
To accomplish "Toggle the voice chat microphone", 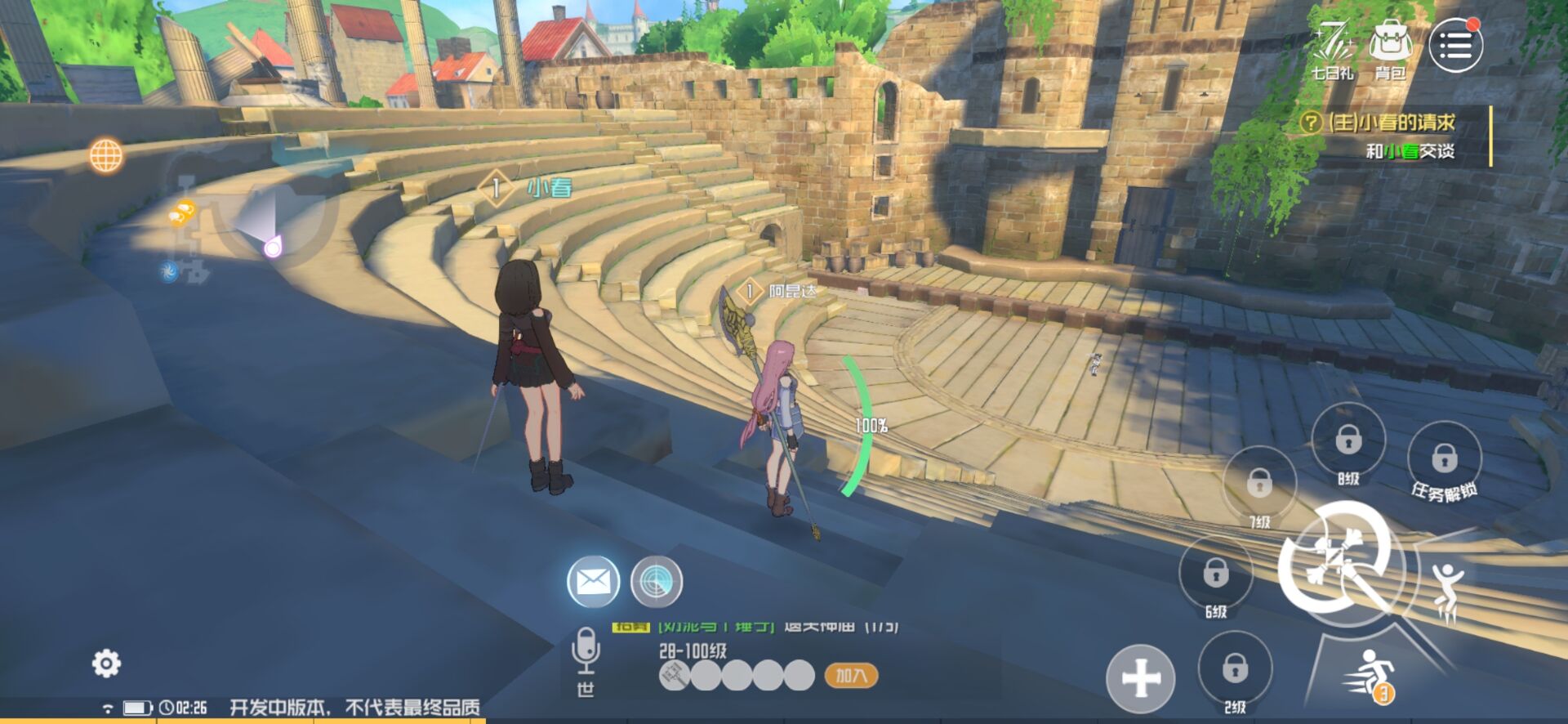I will click(x=586, y=650).
